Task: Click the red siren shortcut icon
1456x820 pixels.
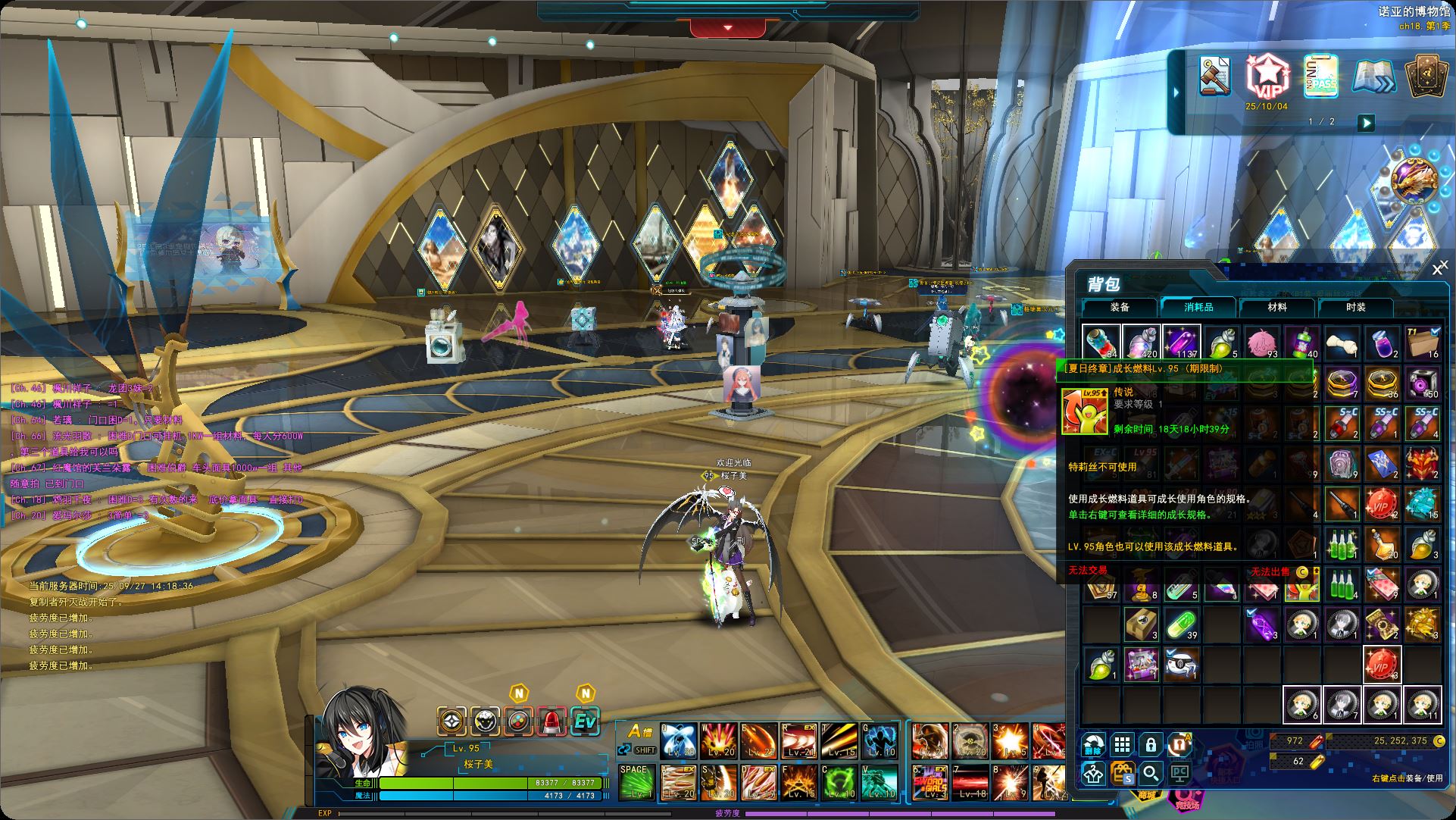Action: tap(552, 721)
